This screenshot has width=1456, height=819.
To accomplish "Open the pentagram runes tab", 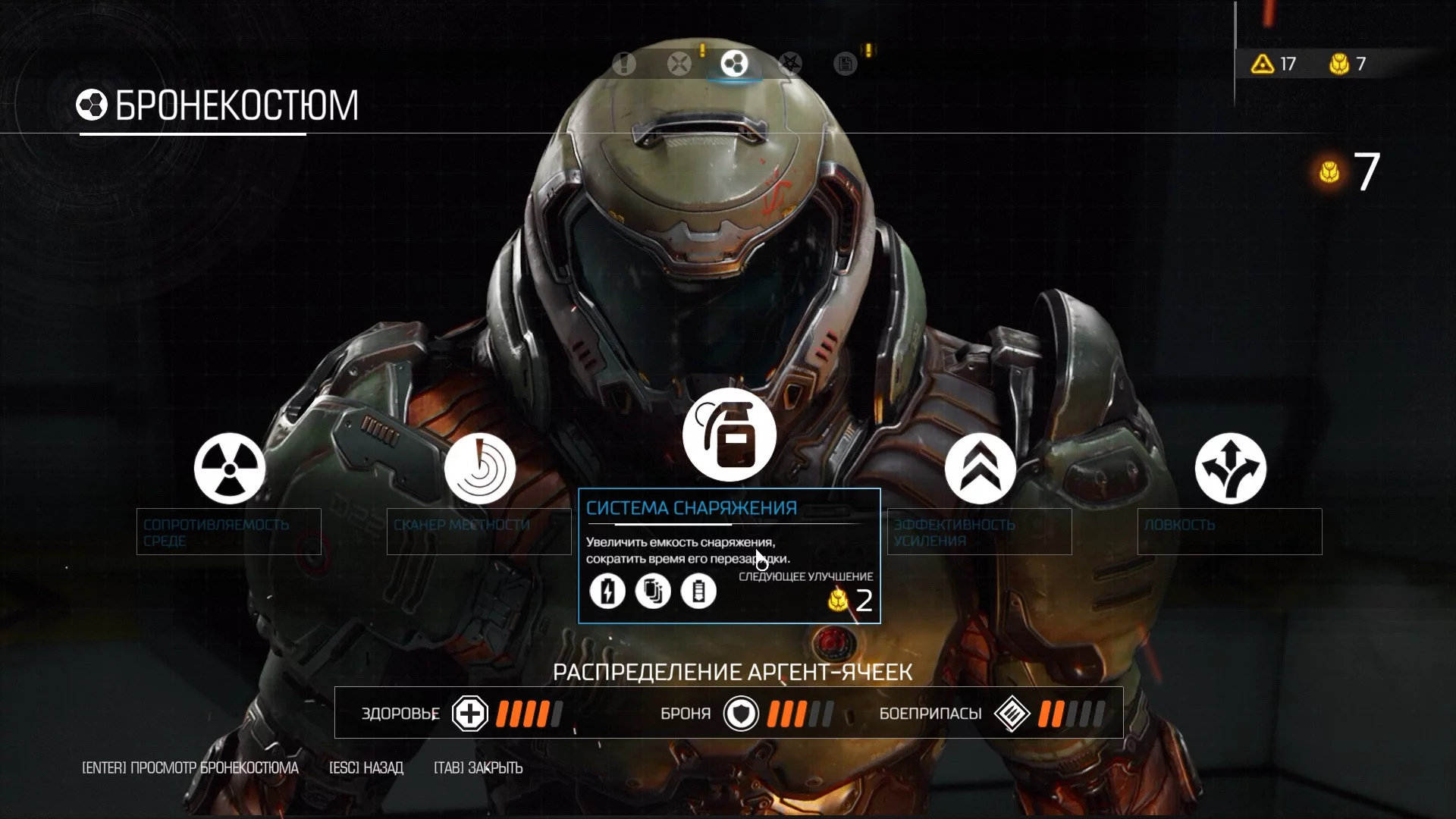I will click(790, 64).
